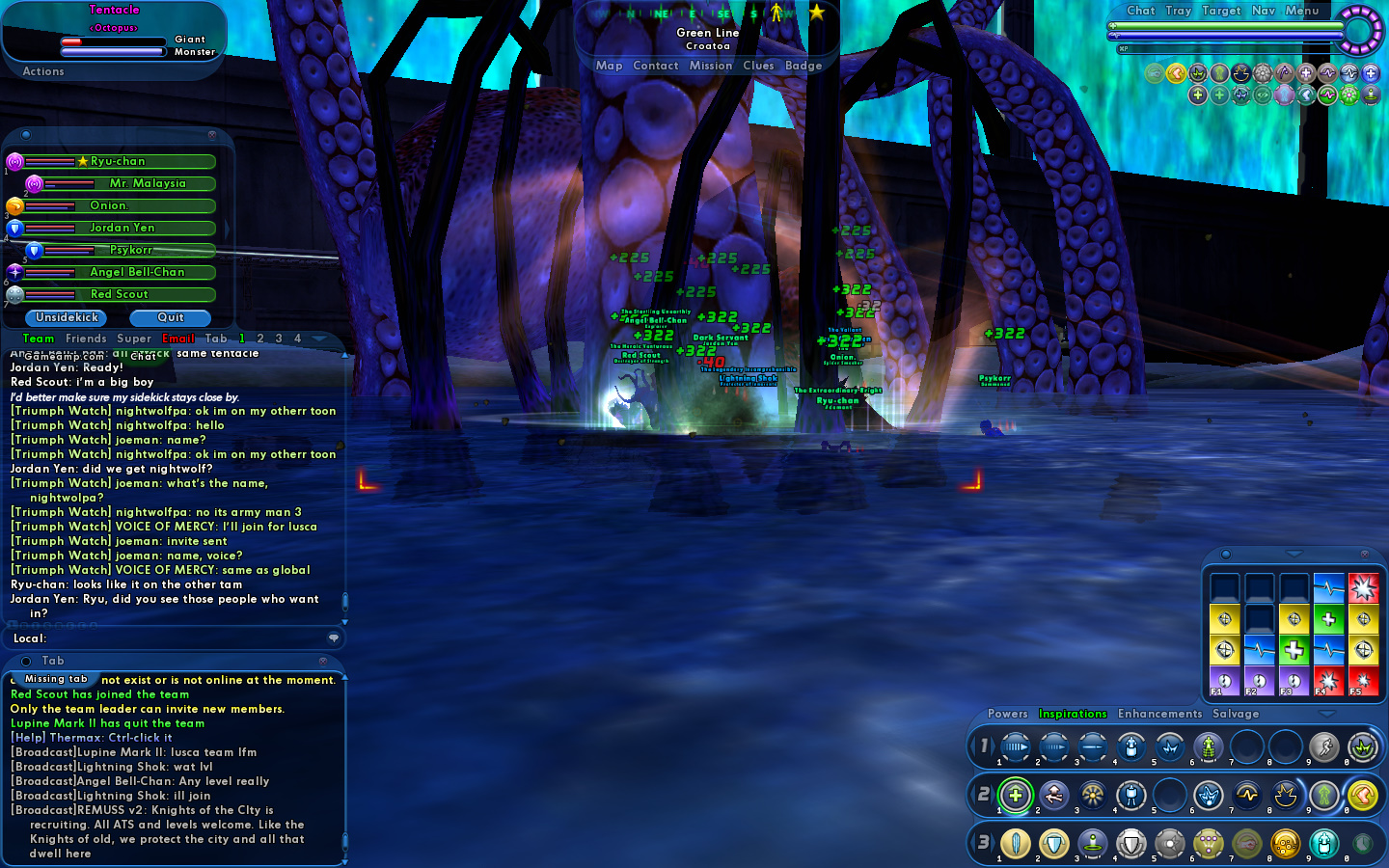Open the main Menu
Screen dimensions: 1389x868
tap(1301, 11)
